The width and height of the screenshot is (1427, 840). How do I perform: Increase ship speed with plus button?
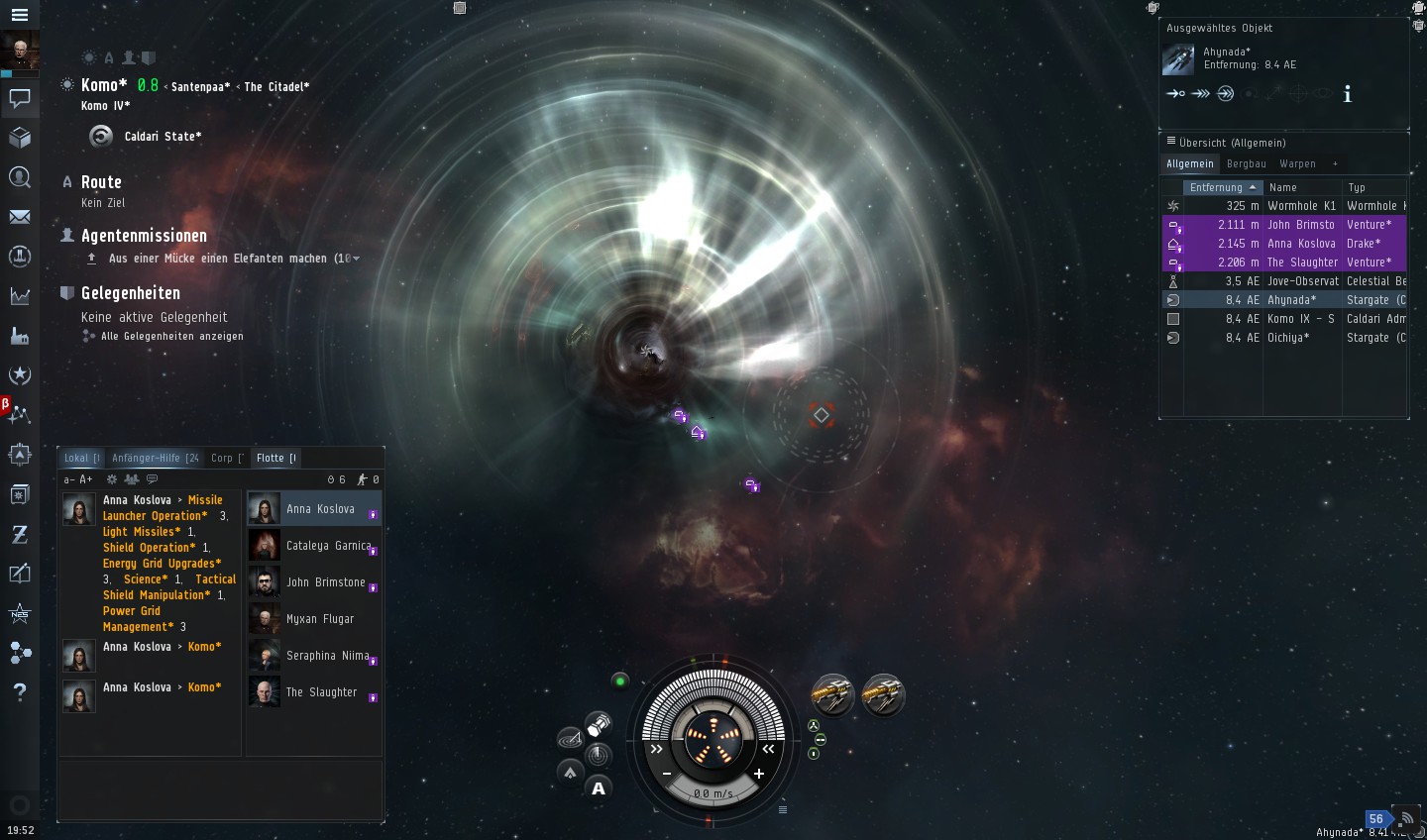tap(759, 774)
